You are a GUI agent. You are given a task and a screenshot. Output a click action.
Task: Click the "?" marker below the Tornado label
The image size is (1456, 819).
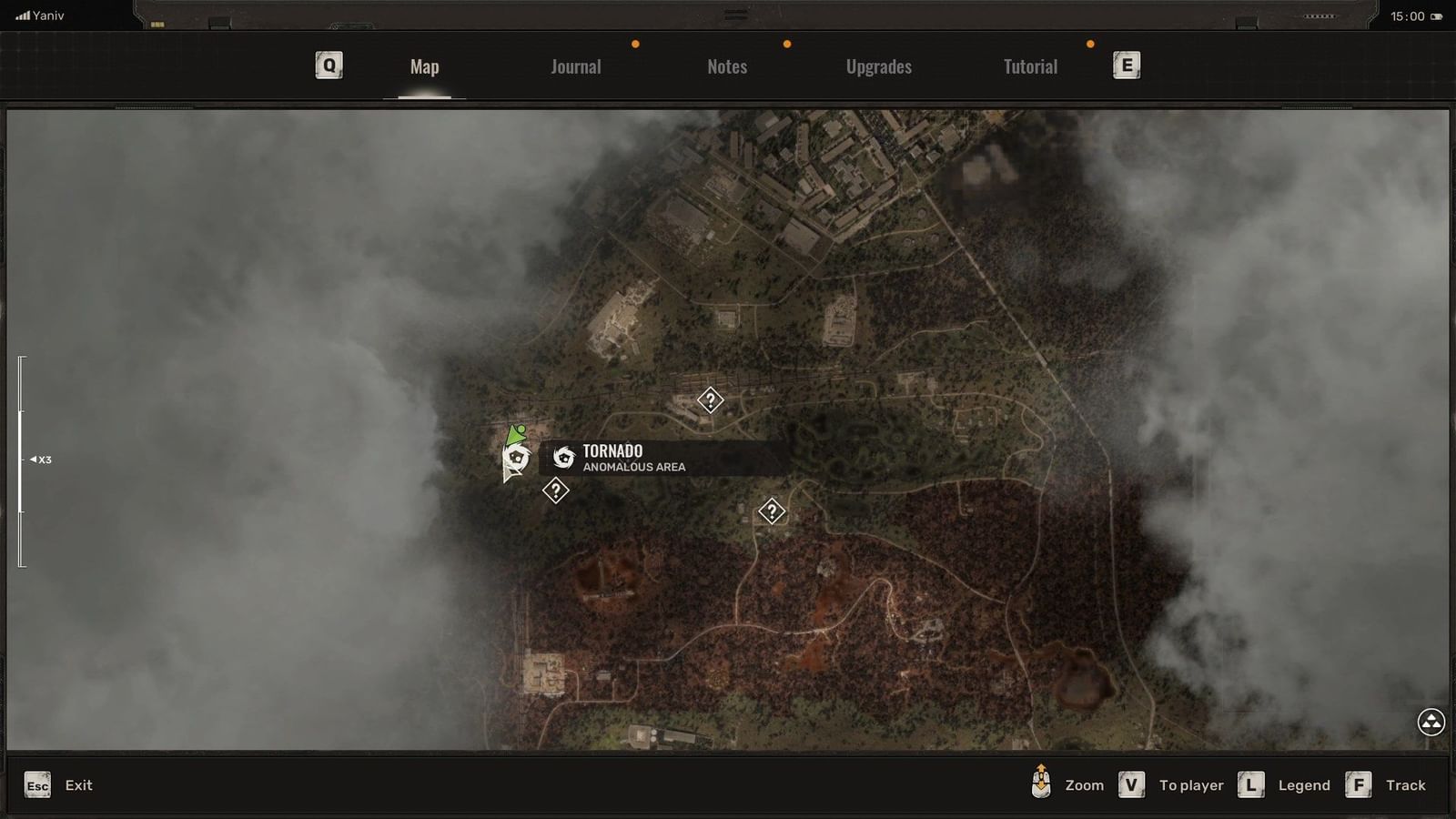[555, 490]
